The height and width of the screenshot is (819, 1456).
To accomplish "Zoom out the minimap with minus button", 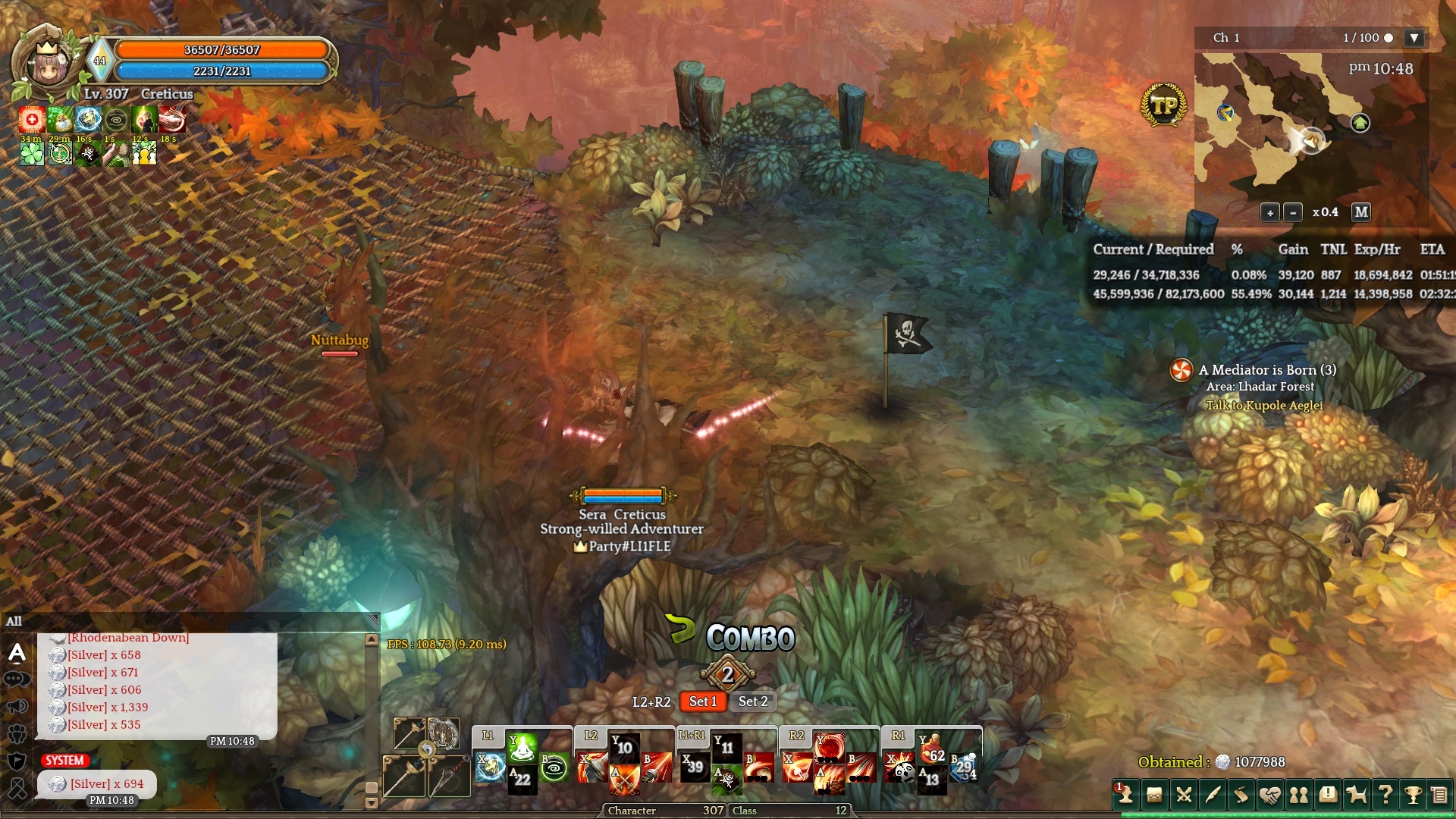I will [x=1293, y=212].
